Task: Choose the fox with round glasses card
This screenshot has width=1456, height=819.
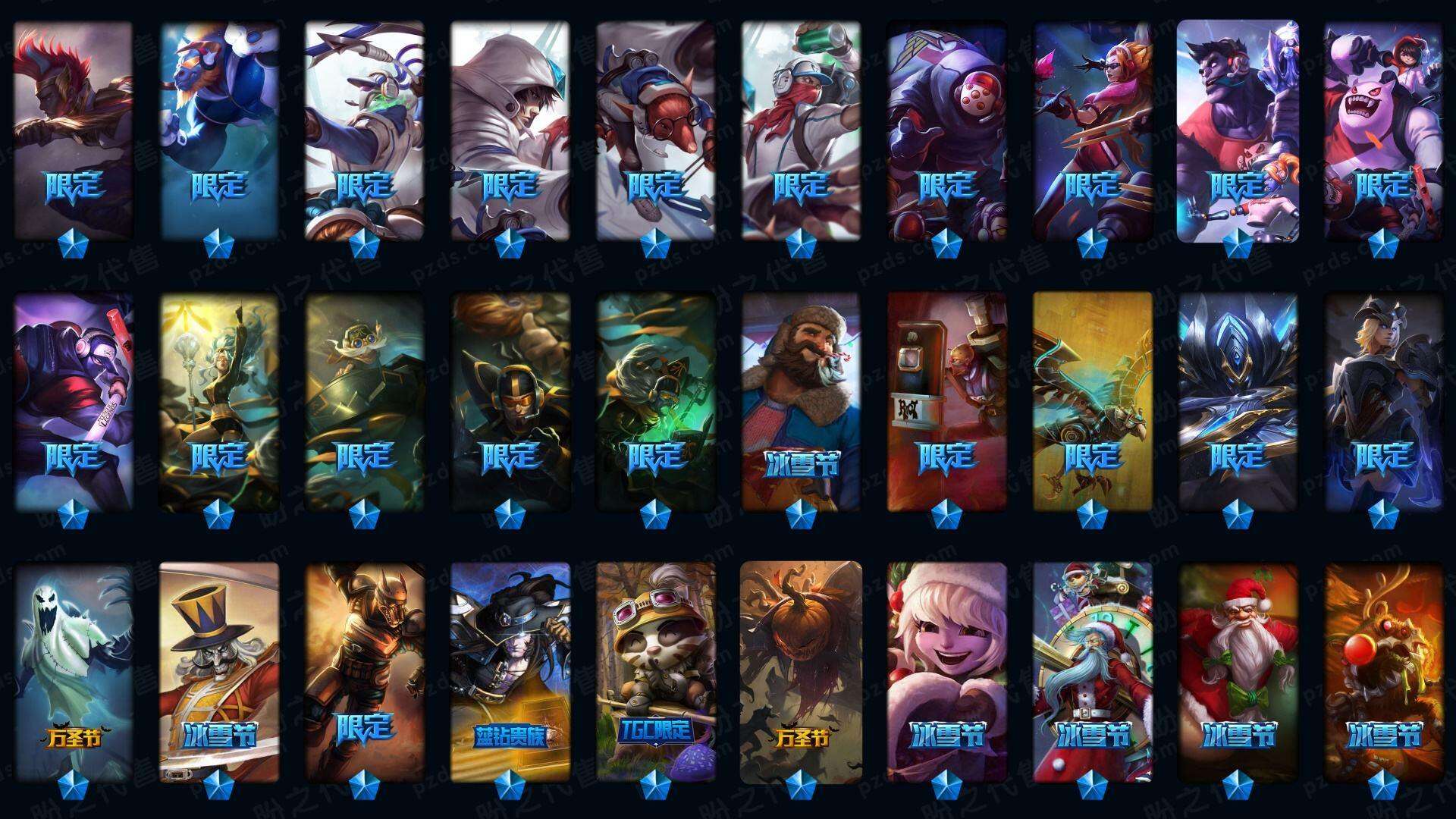Action: [x=655, y=129]
